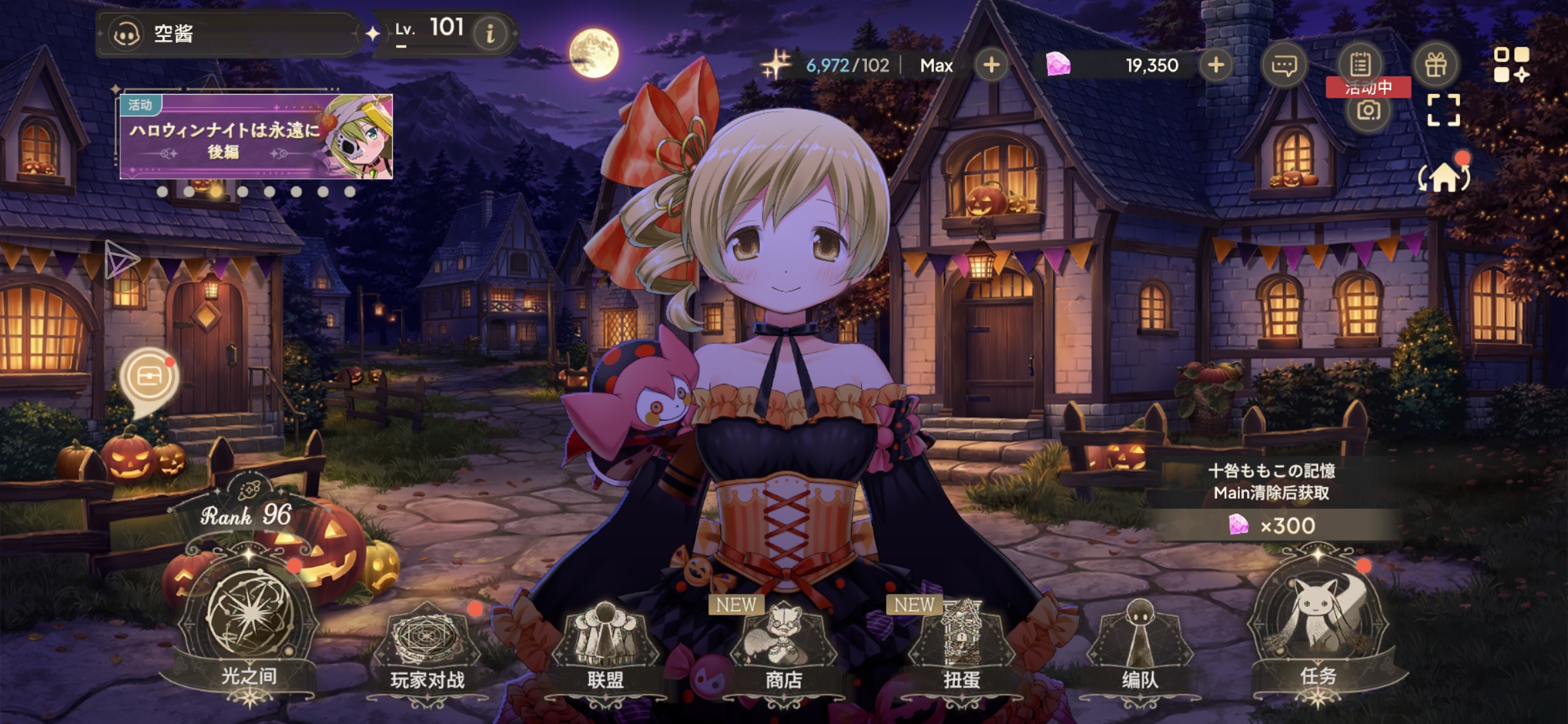Open the chest speech bubble icon

coord(149,377)
